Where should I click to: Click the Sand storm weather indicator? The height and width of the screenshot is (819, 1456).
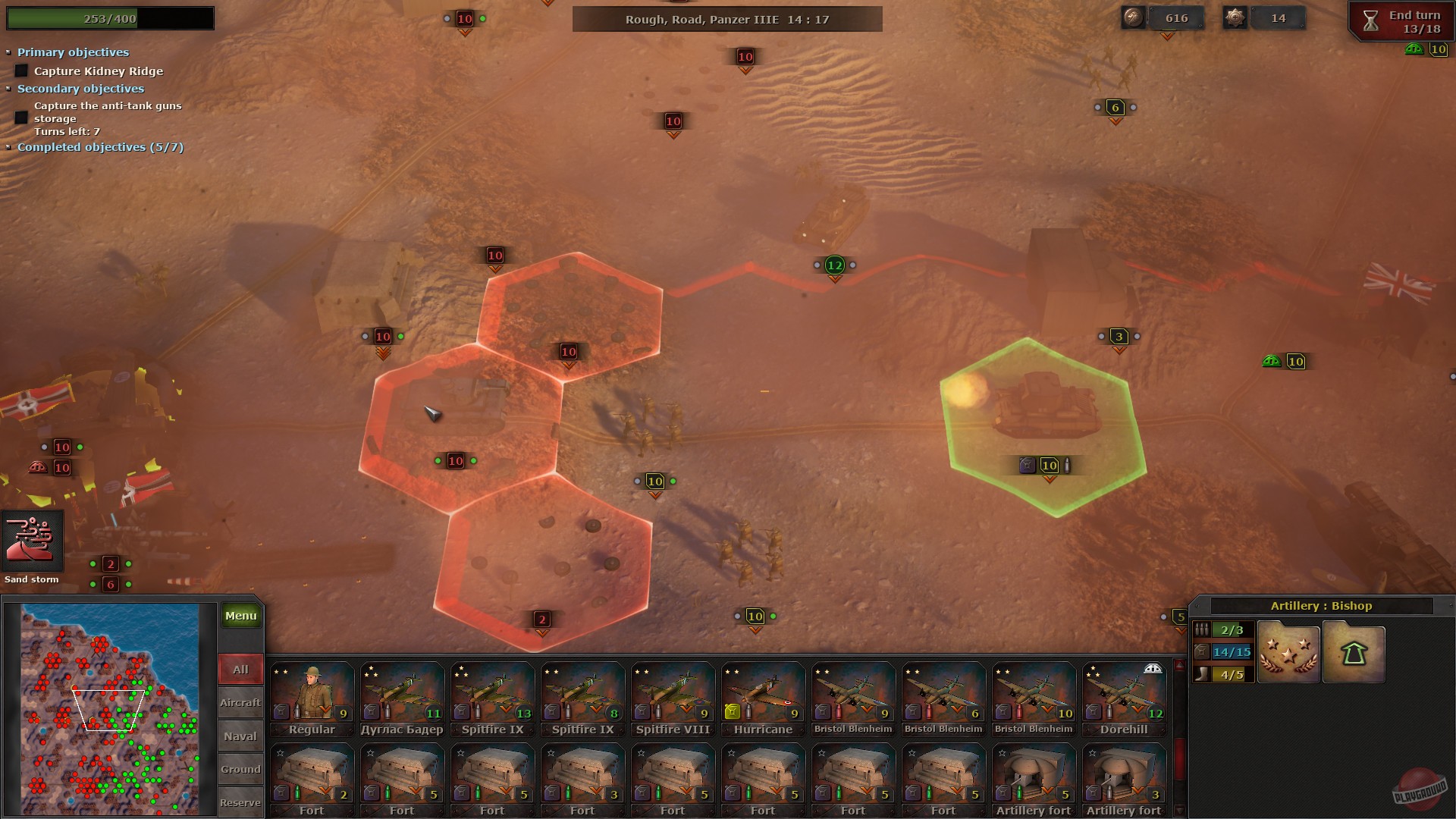(x=32, y=542)
